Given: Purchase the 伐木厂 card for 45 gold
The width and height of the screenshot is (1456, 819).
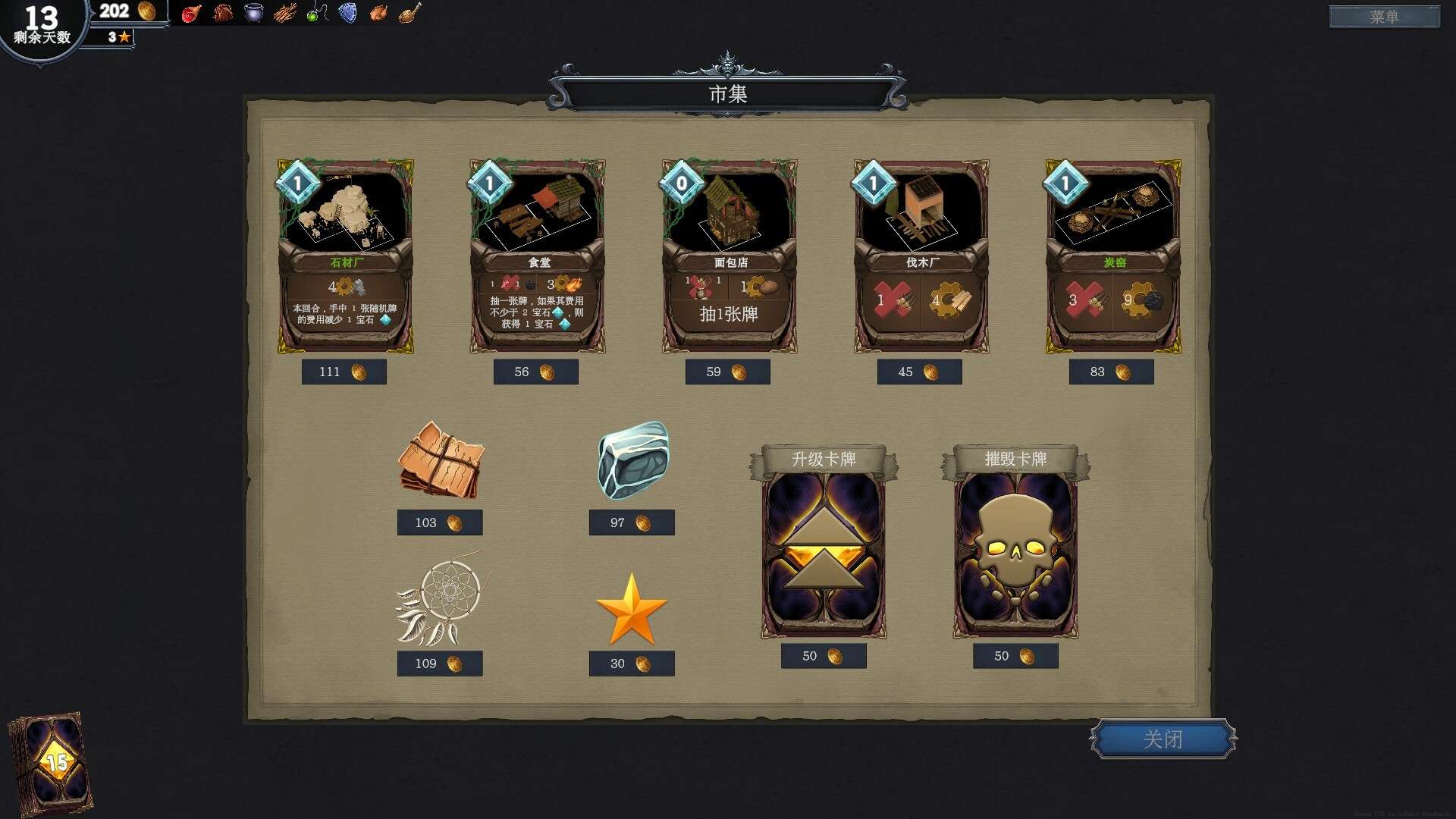Looking at the screenshot, I should (919, 372).
